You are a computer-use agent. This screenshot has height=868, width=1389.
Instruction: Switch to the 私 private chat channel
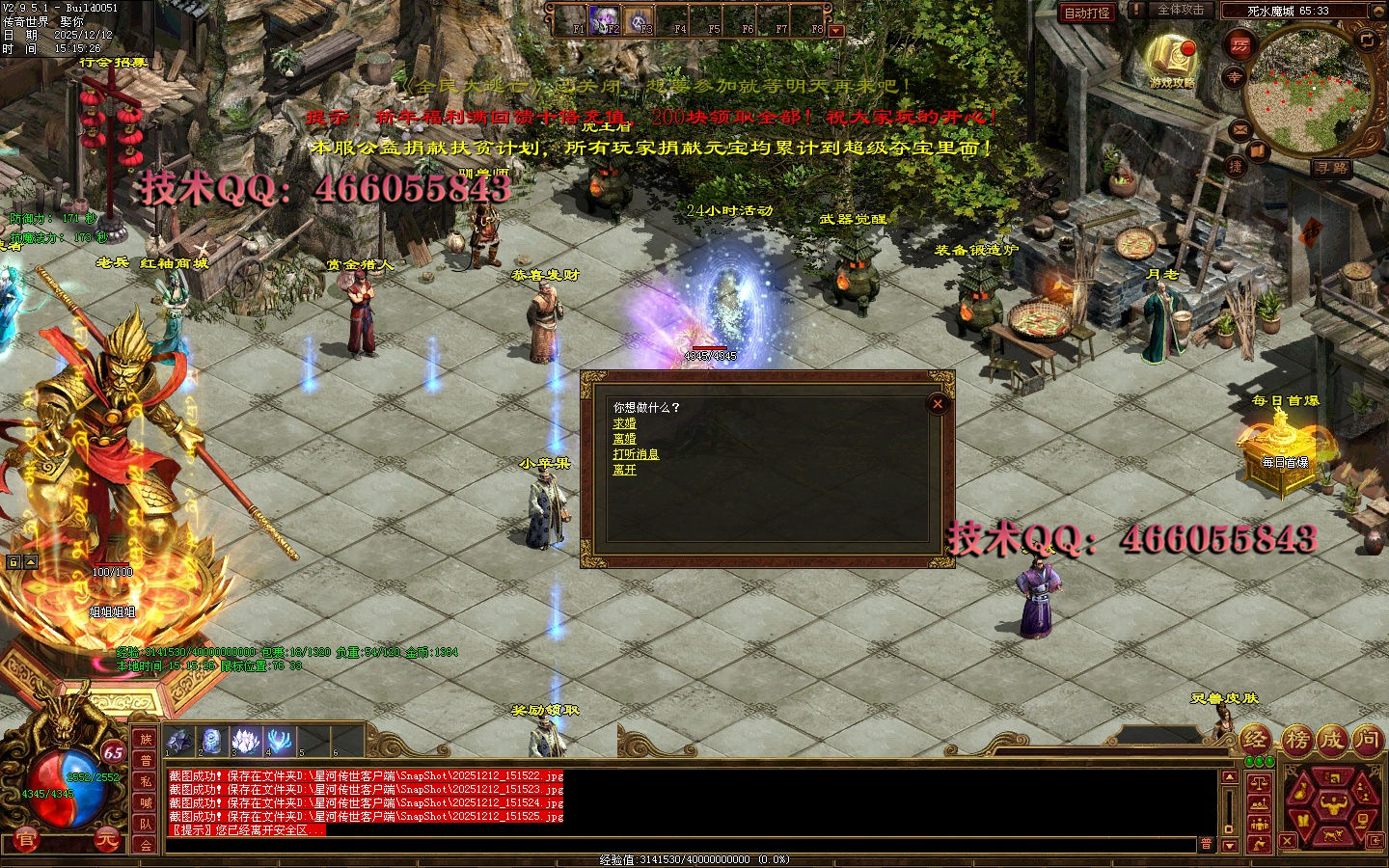[x=146, y=781]
